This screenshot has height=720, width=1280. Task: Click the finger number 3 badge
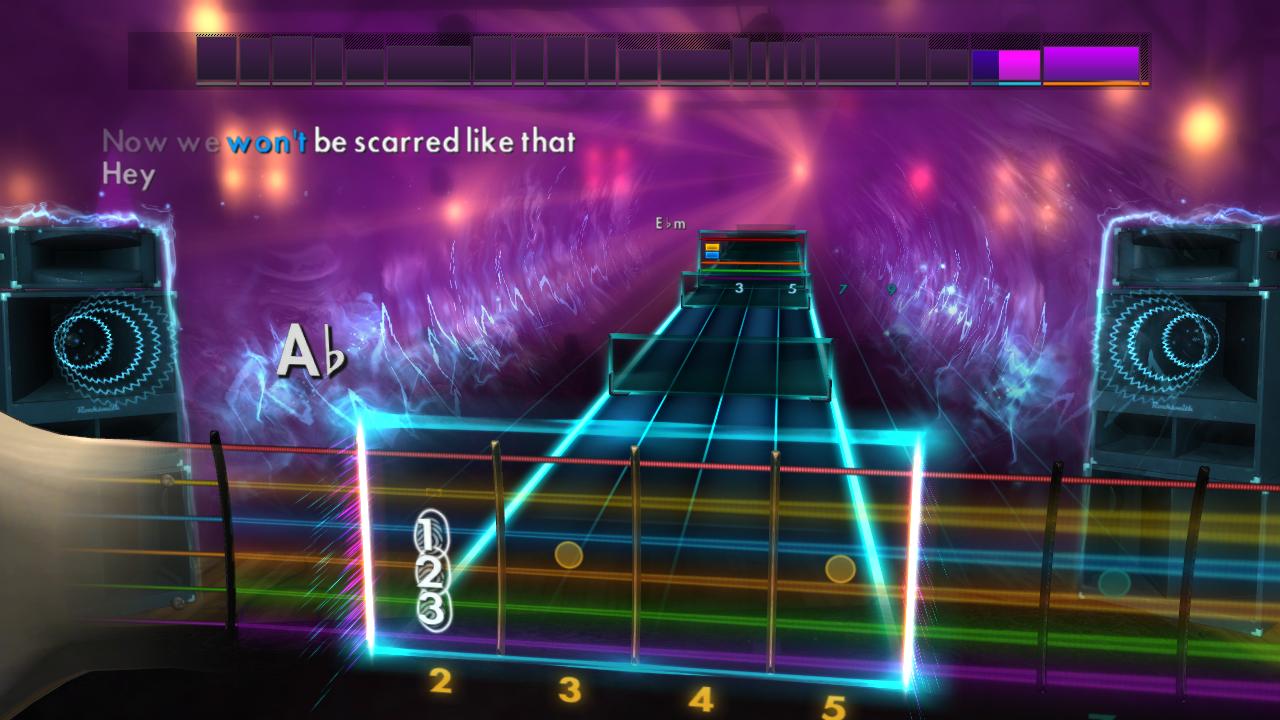[431, 609]
